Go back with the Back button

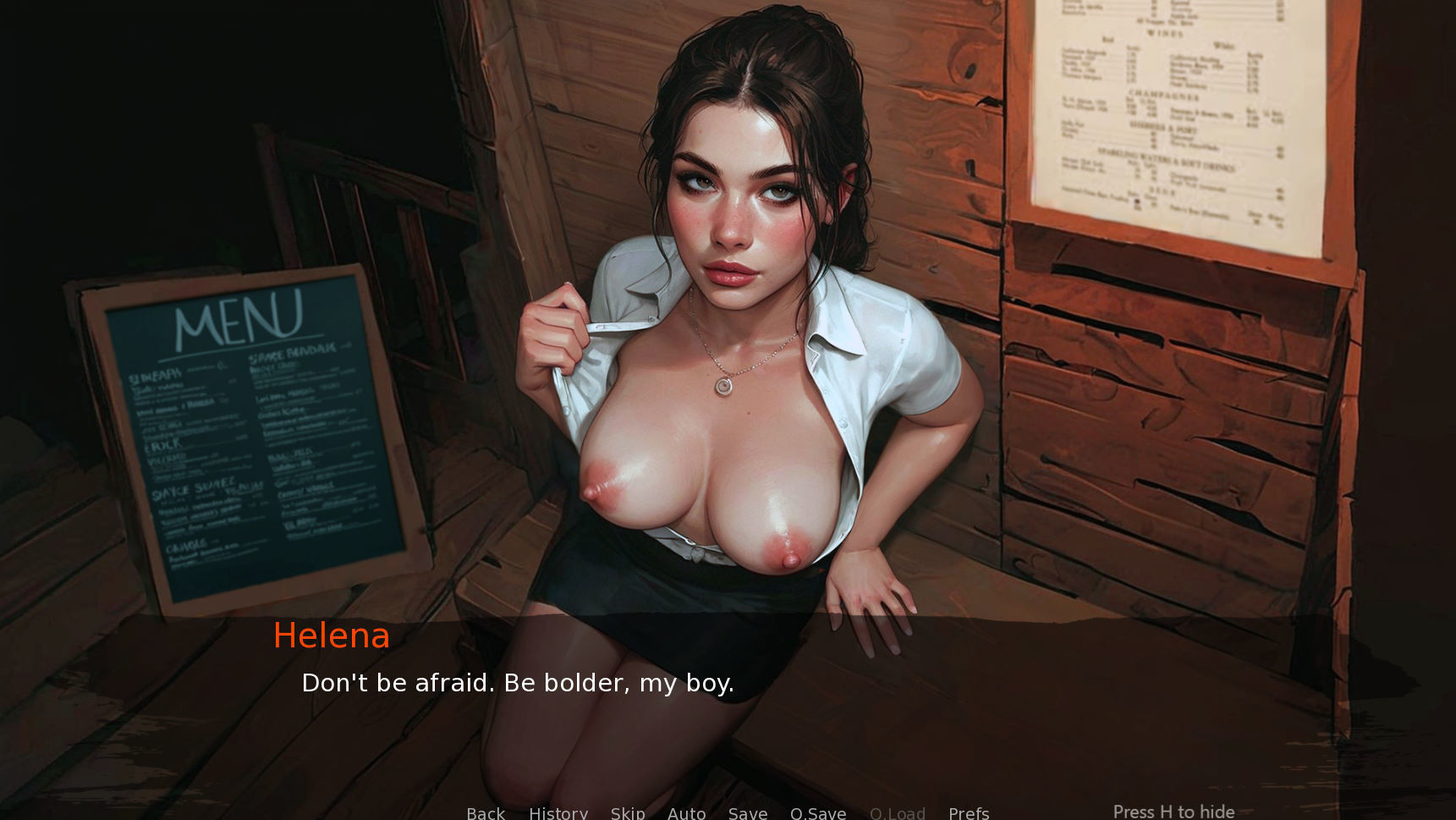click(x=486, y=812)
